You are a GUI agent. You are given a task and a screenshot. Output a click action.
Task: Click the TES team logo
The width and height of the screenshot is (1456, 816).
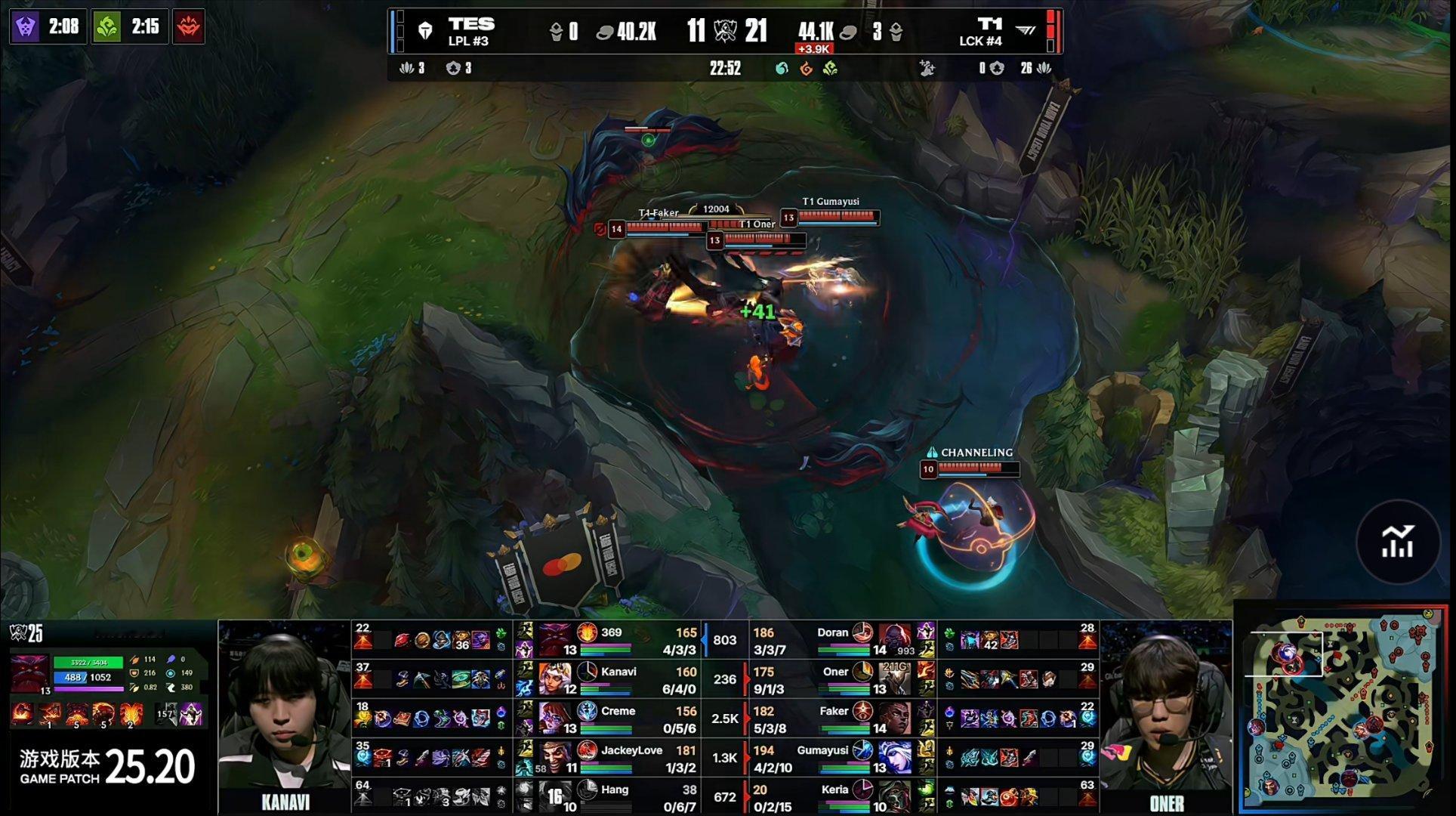[426, 31]
